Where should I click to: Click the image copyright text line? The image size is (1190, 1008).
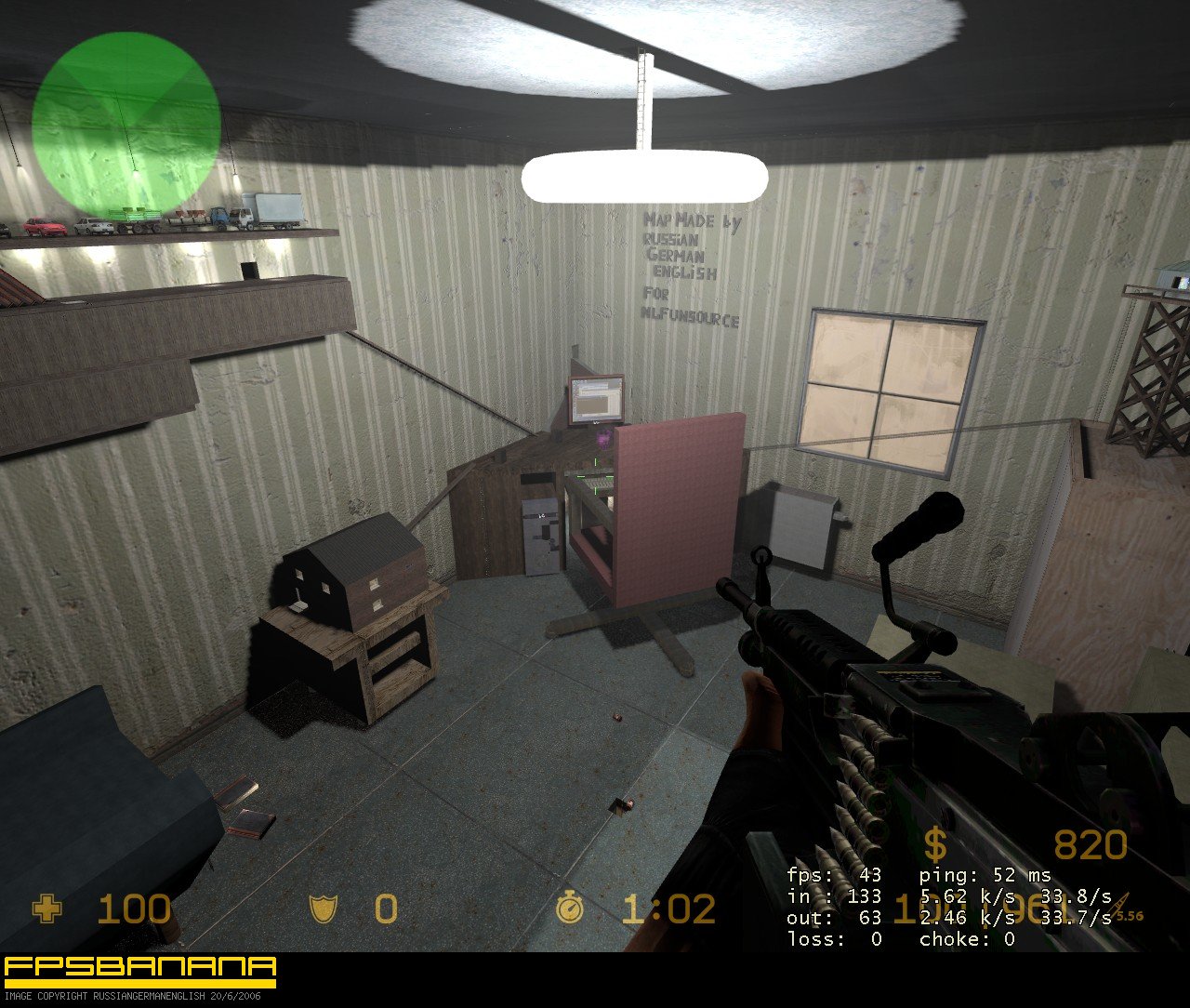point(130,996)
